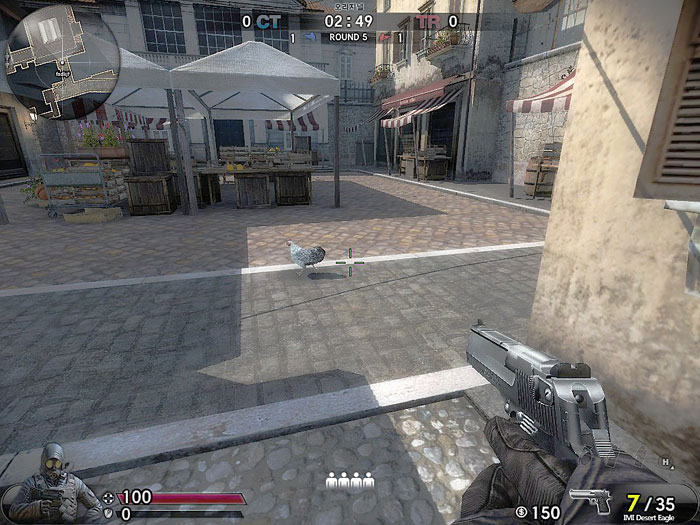Screen dimensions: 700x525
Task: Click the dollar money icon
Action: click(521, 512)
